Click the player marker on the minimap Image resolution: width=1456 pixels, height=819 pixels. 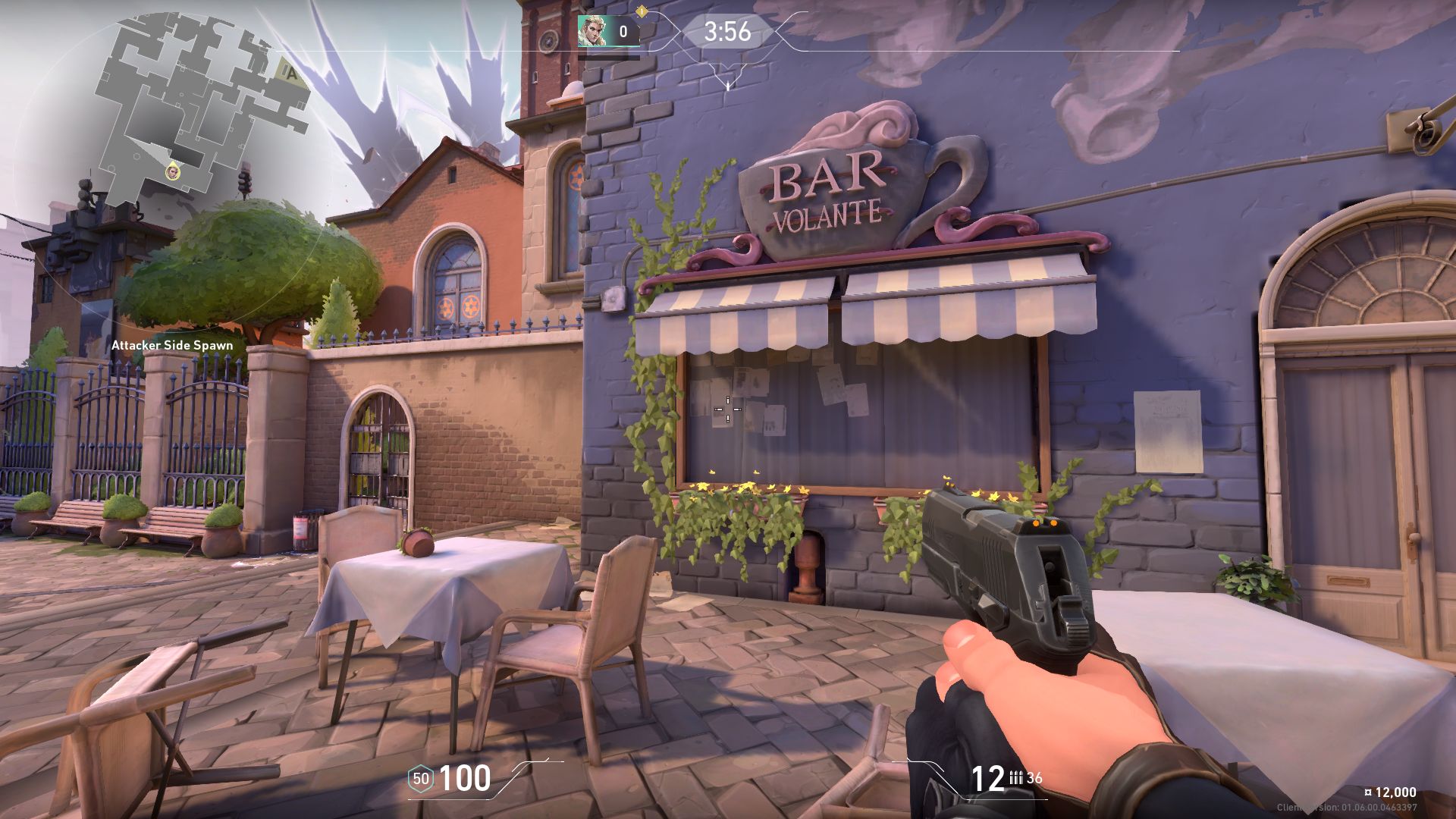[x=174, y=171]
